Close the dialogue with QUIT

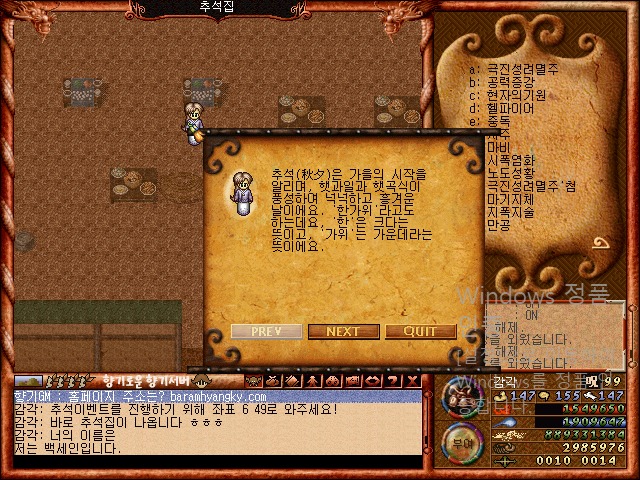coord(420,331)
